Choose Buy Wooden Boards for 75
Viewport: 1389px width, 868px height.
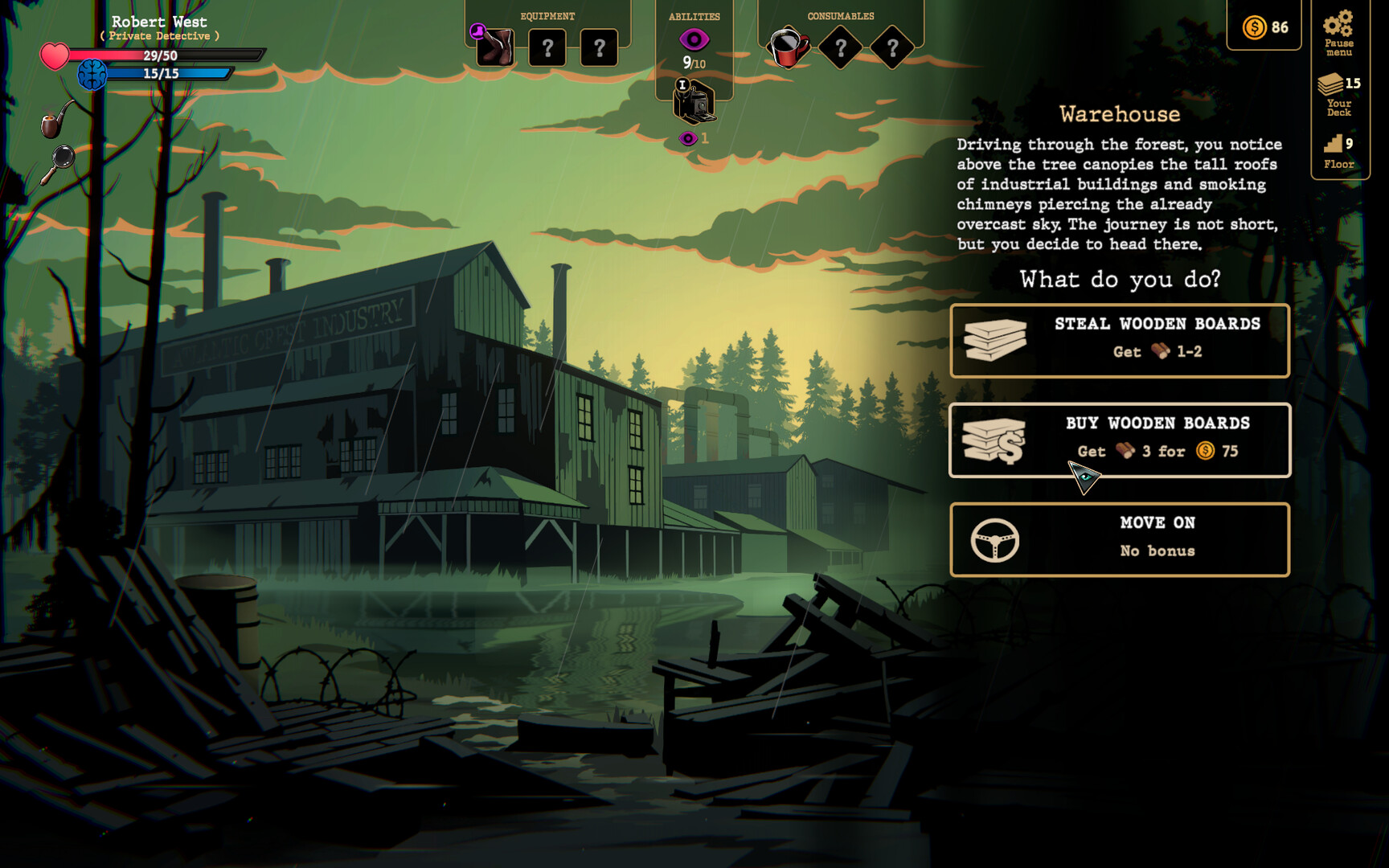tap(1120, 439)
